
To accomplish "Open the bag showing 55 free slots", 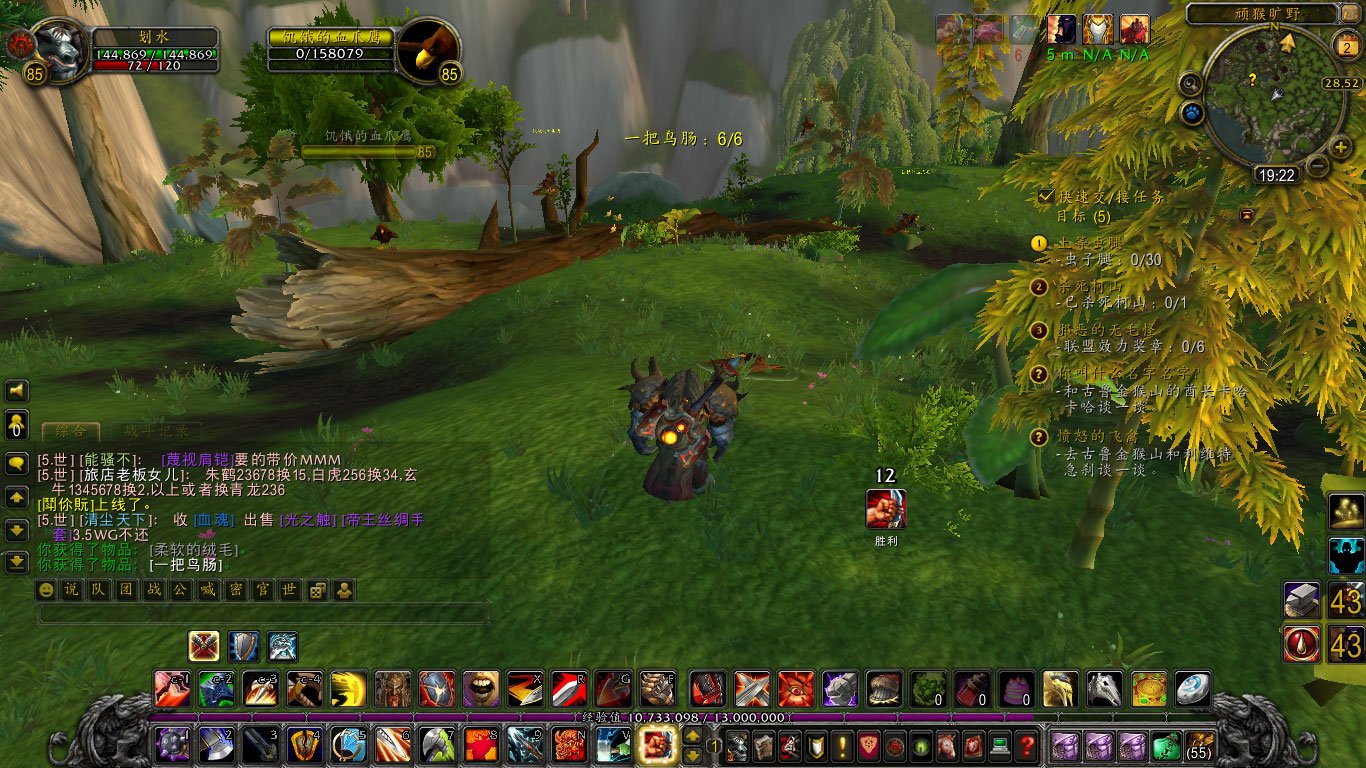I will 1199,745.
